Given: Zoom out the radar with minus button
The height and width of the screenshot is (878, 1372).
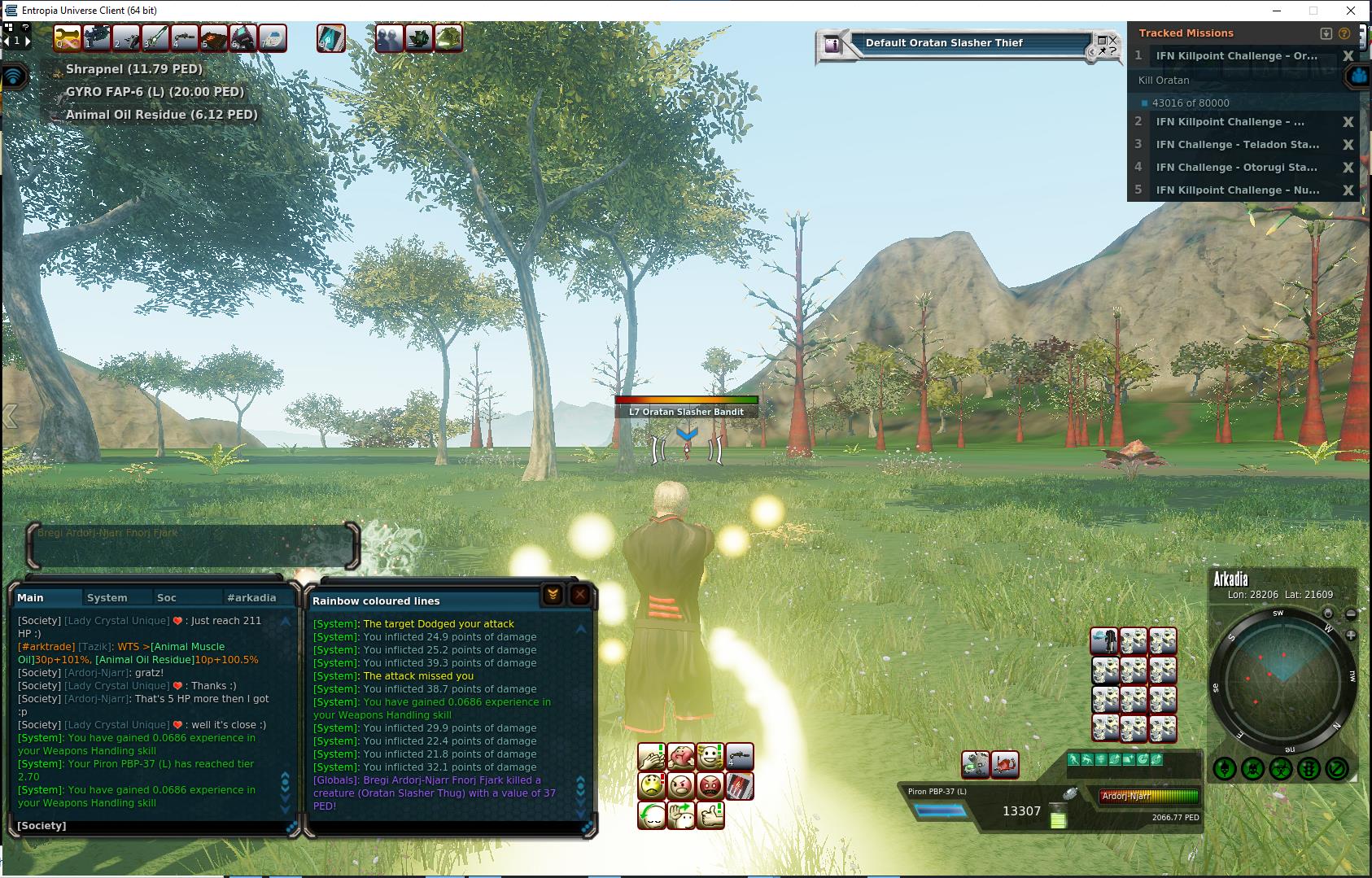Looking at the screenshot, I should point(1351,614).
